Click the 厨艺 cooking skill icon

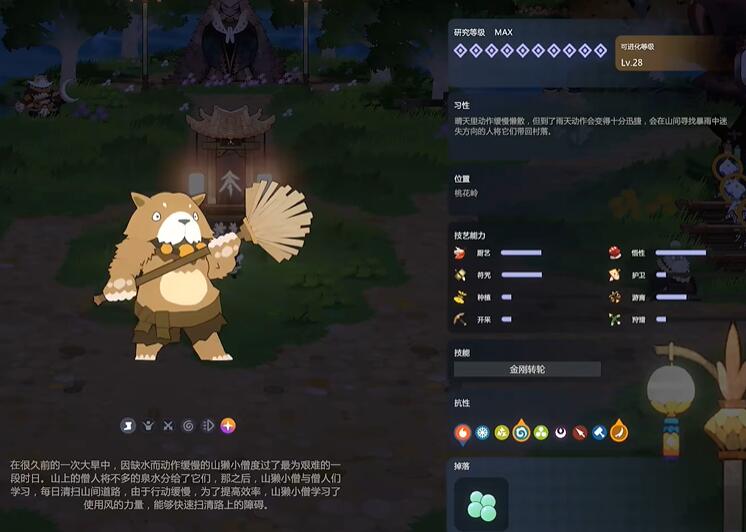[x=460, y=253]
